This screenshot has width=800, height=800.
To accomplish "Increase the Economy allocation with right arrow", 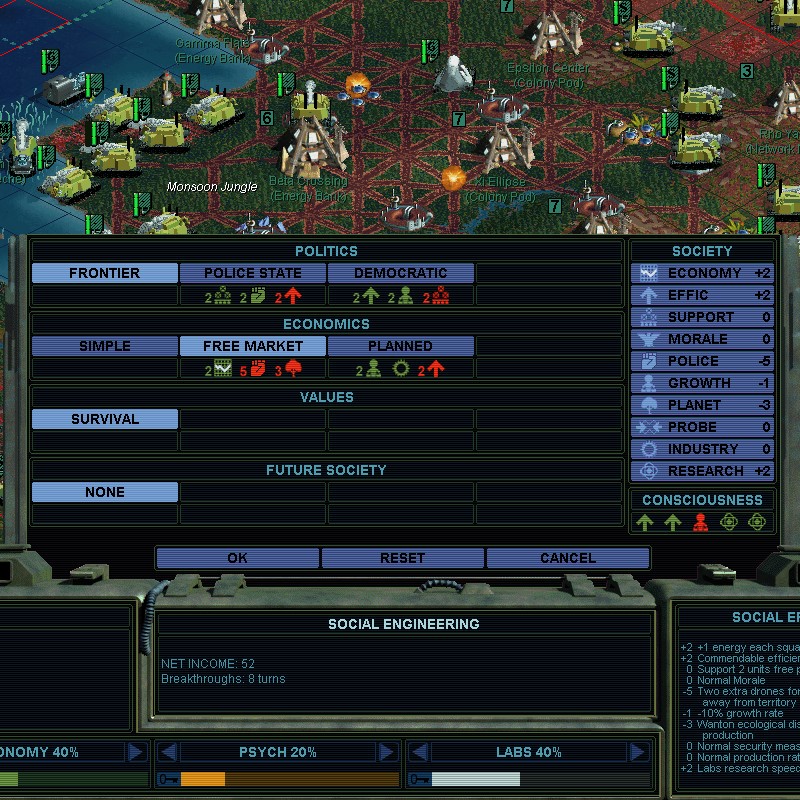I will 136,752.
